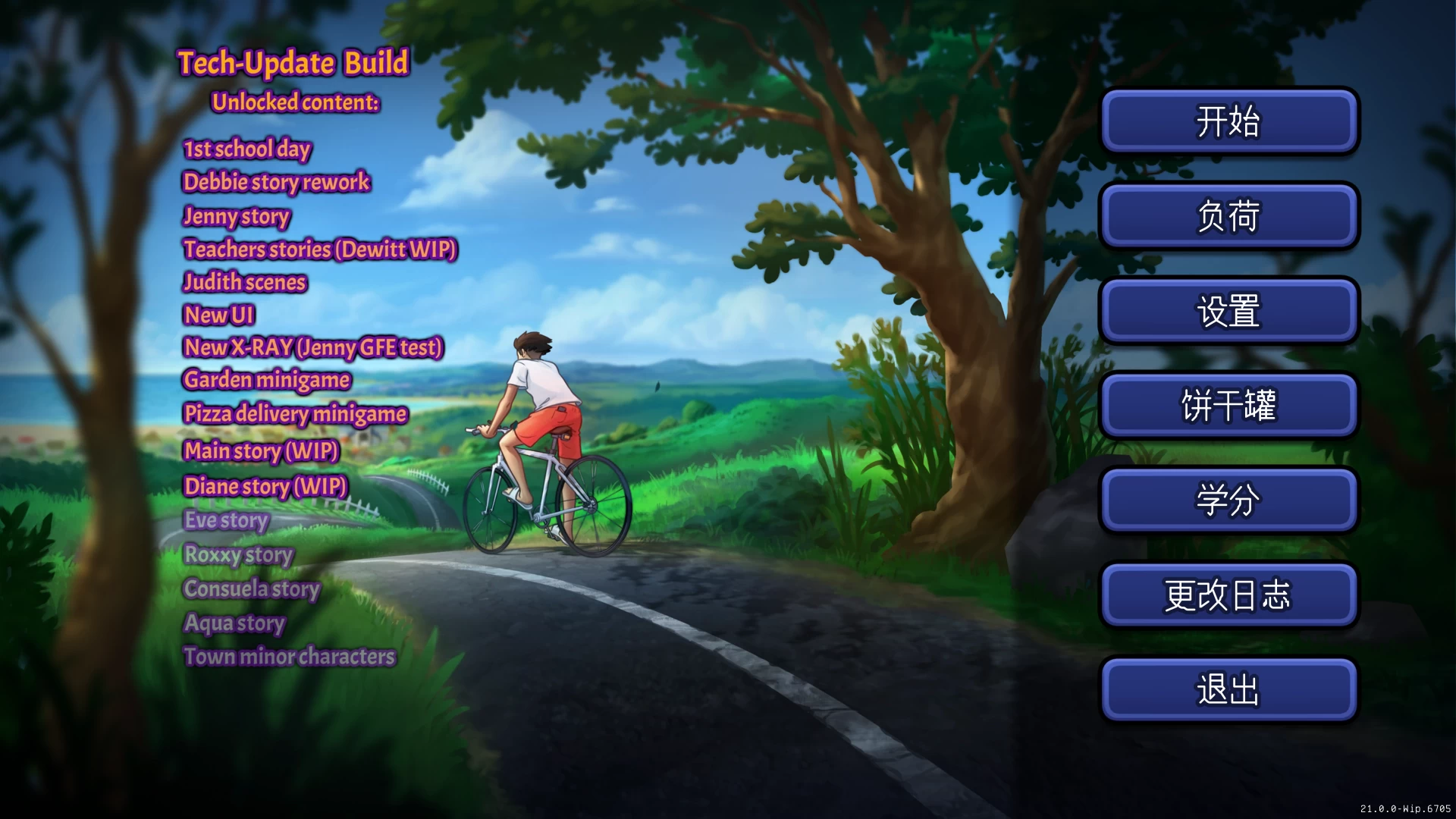Select the 'Jenny story' unlocked content
Screen dimensions: 1456x819
[x=236, y=217]
